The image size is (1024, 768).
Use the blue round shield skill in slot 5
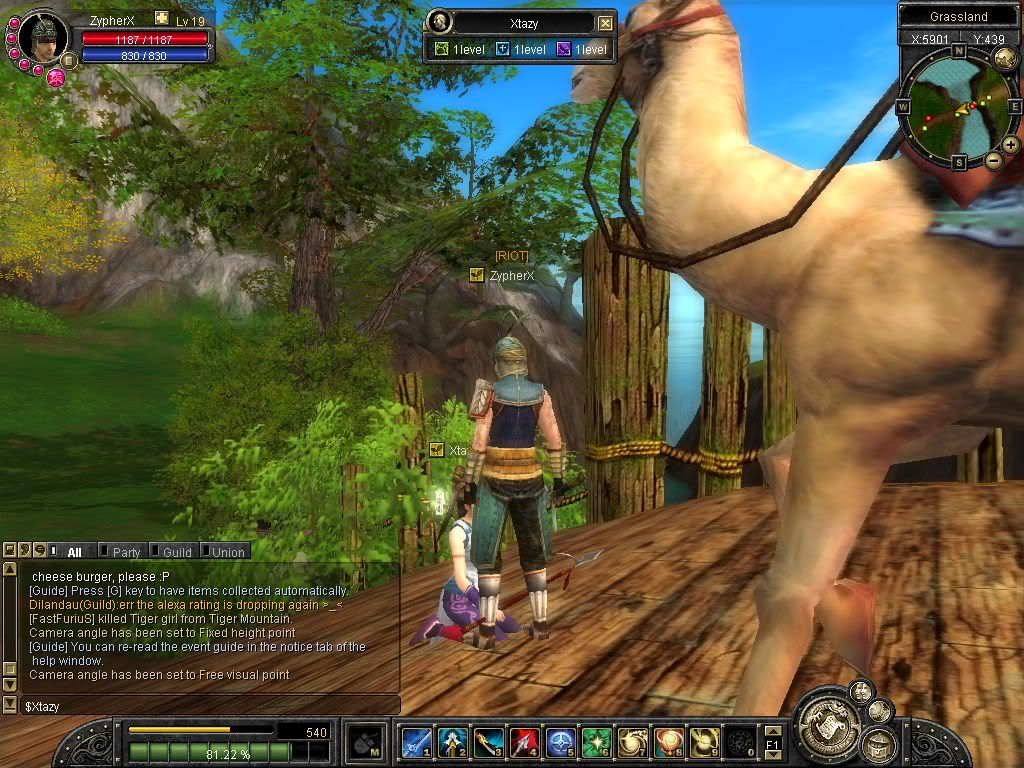pyautogui.click(x=561, y=742)
